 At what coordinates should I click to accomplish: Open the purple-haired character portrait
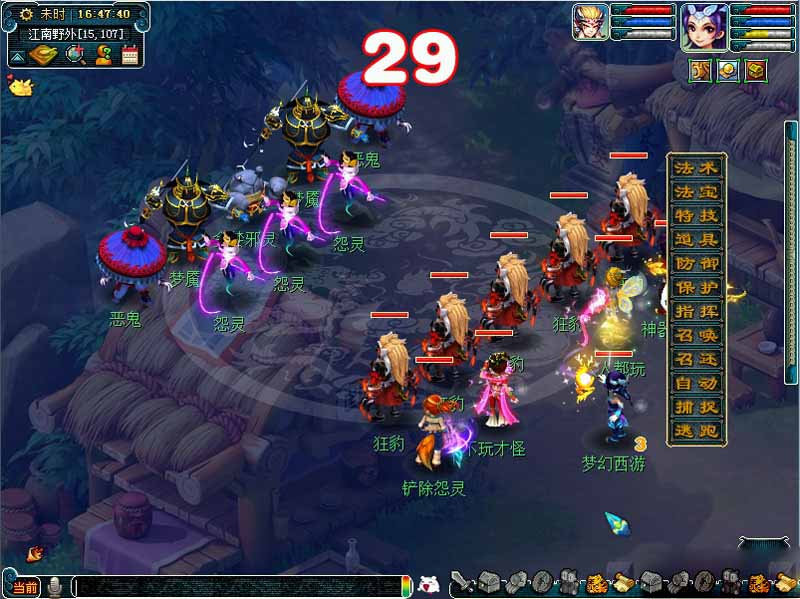click(x=704, y=26)
